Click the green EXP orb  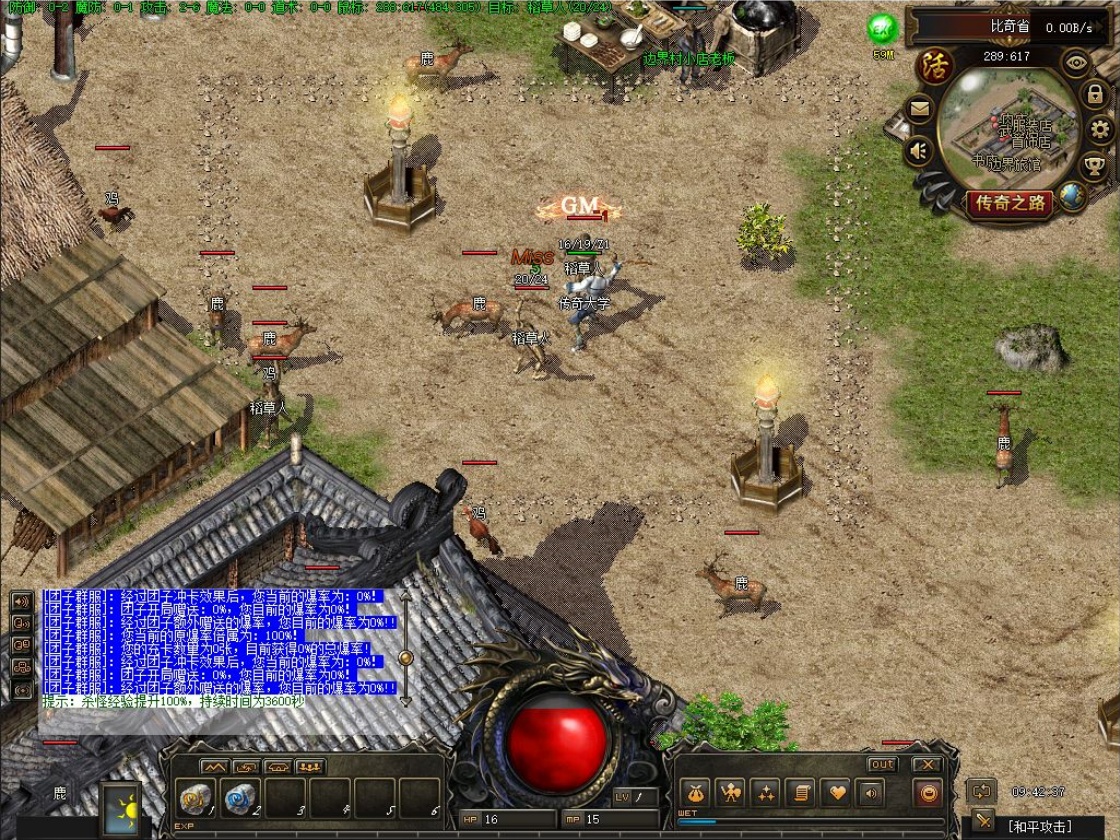[x=881, y=28]
